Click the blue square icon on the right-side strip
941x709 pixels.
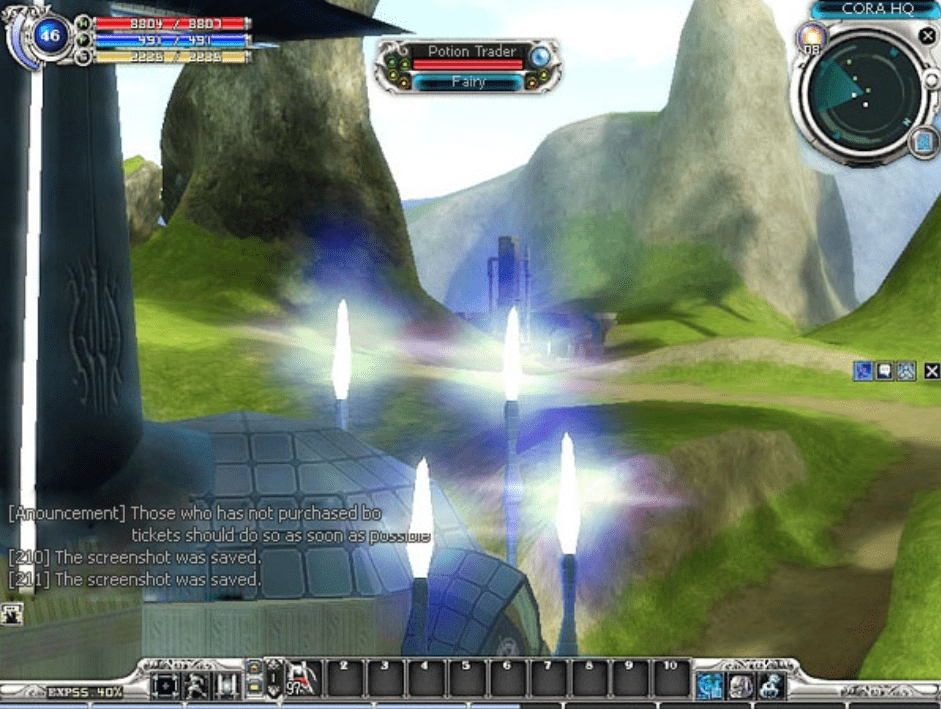click(x=862, y=371)
